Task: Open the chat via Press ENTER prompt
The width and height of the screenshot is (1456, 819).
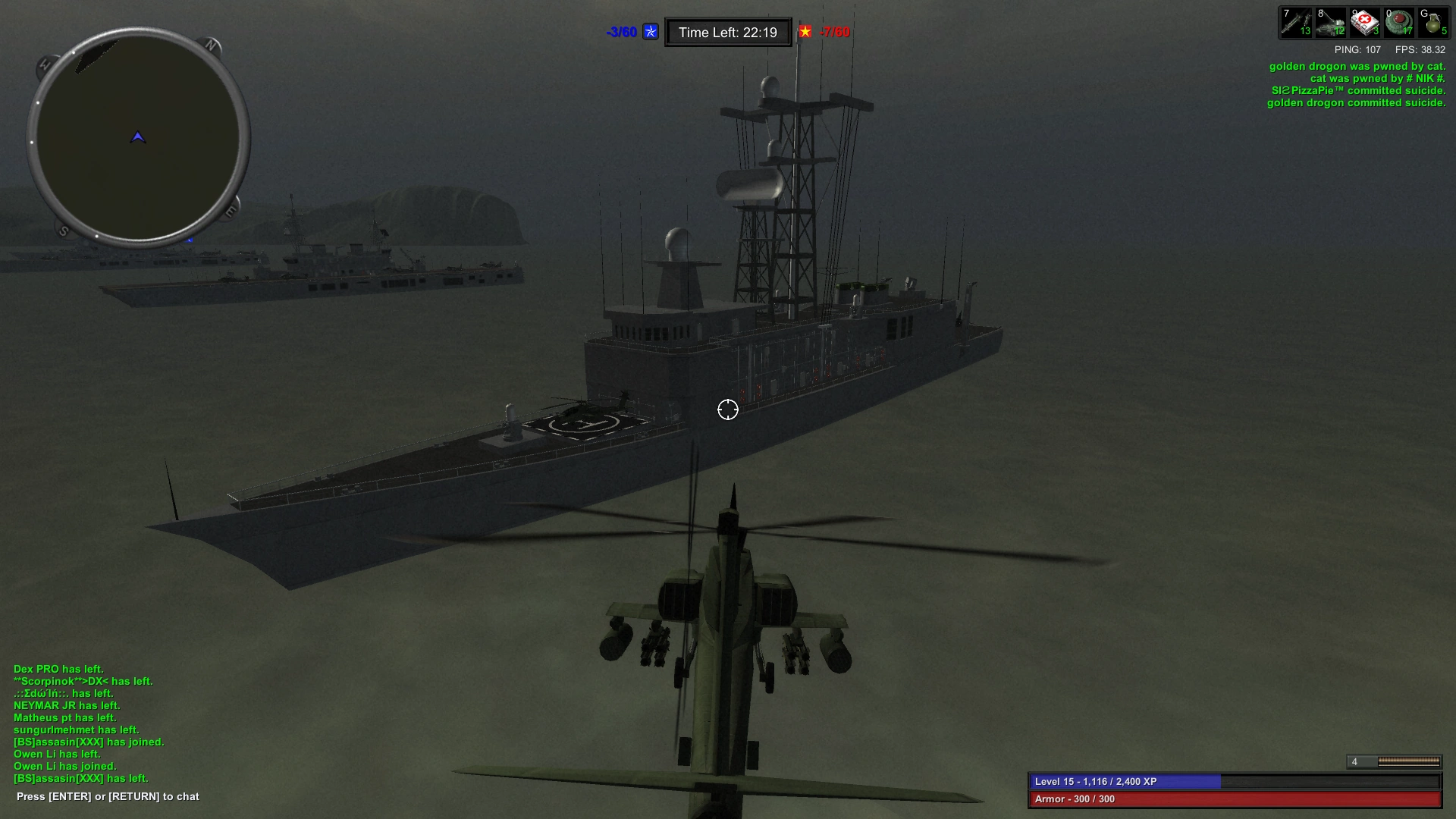Action: click(x=107, y=796)
